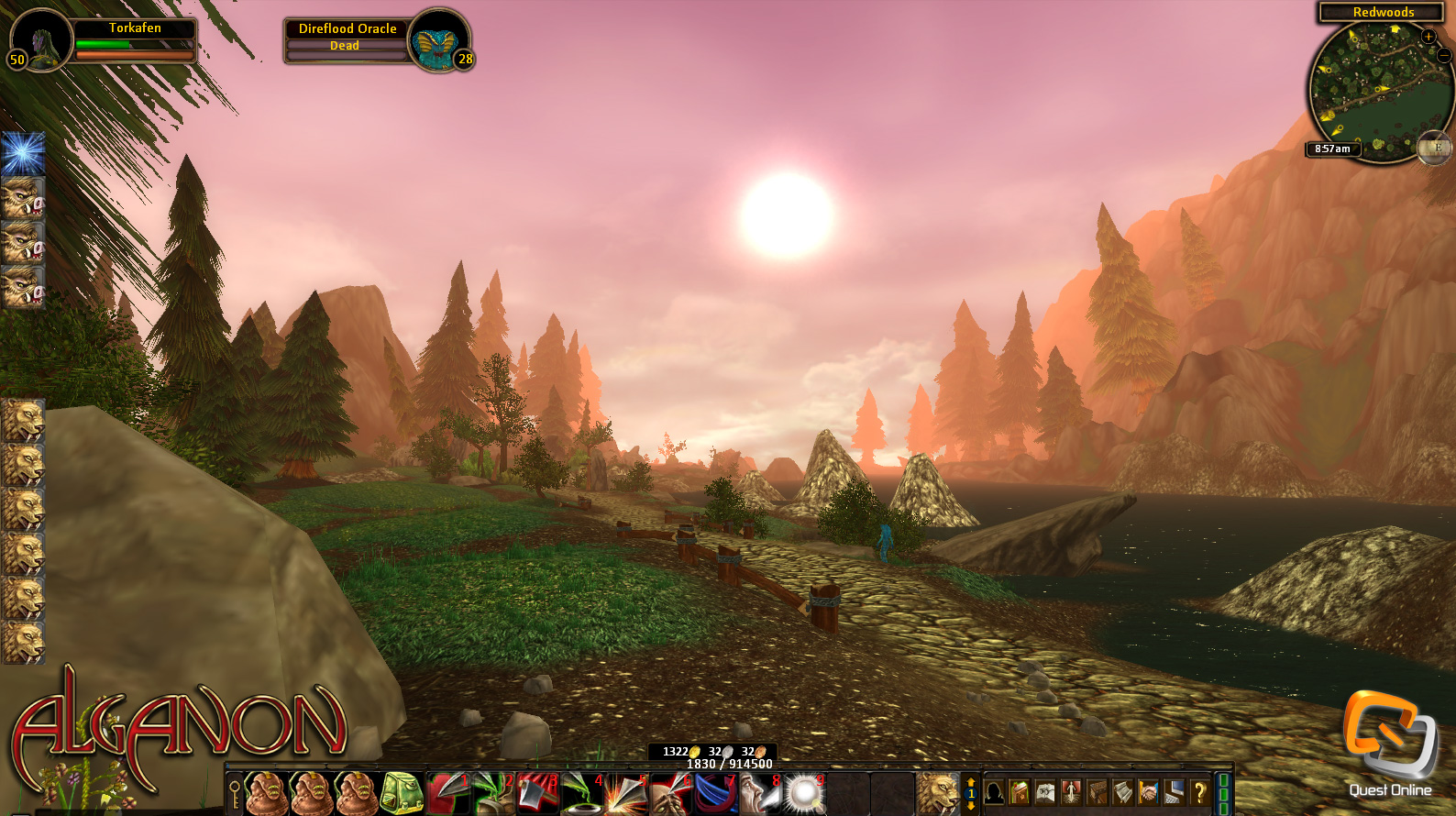
Task: Open the green backpack bag slot
Action: pyautogui.click(x=401, y=793)
